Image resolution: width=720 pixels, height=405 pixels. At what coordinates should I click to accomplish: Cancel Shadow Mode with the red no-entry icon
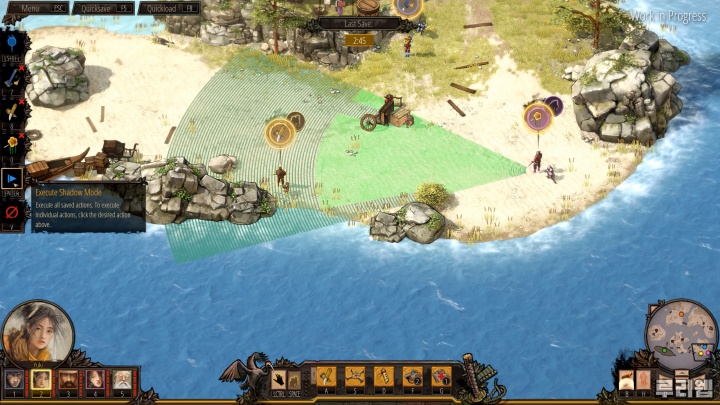coord(12,212)
